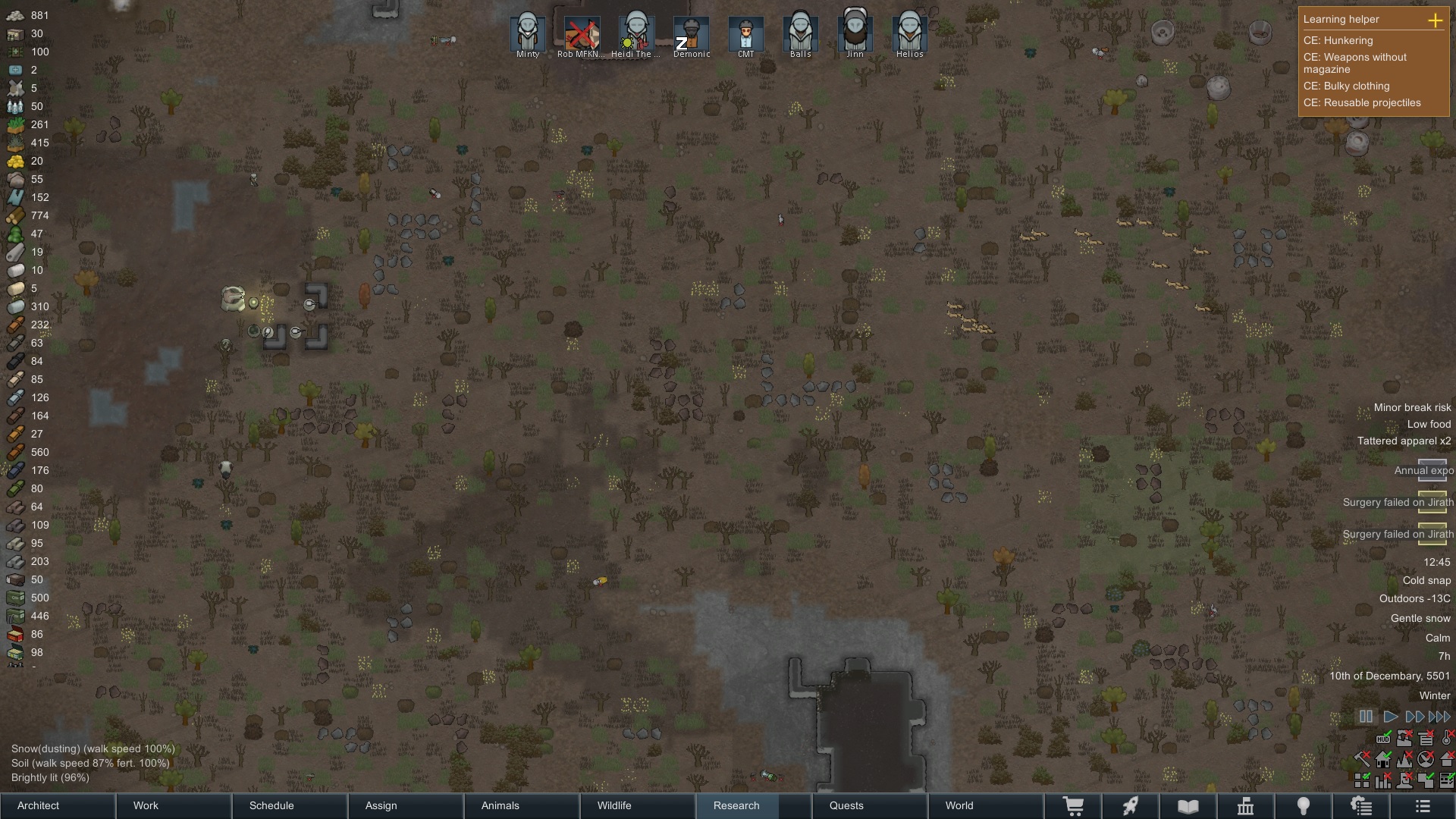Show the Animals tab

pos(522,805)
